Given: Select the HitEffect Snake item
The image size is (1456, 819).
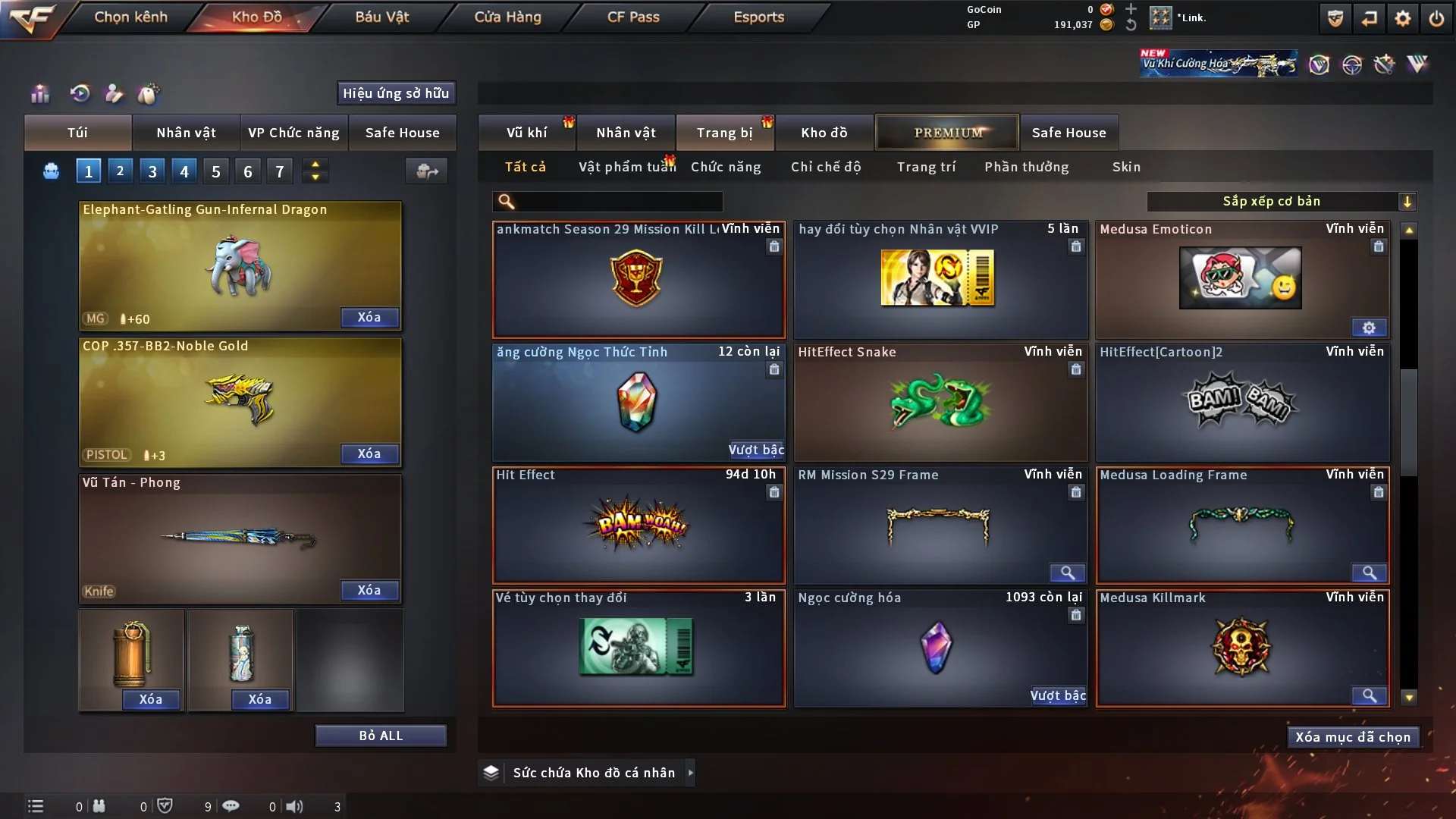Looking at the screenshot, I should pyautogui.click(x=940, y=403).
